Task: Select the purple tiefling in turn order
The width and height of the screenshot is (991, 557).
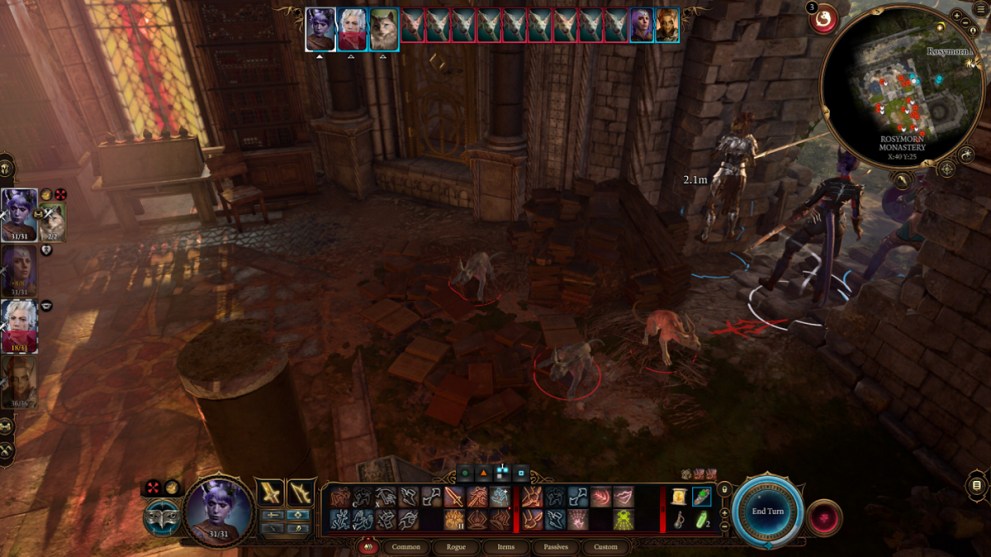Action: (x=320, y=27)
